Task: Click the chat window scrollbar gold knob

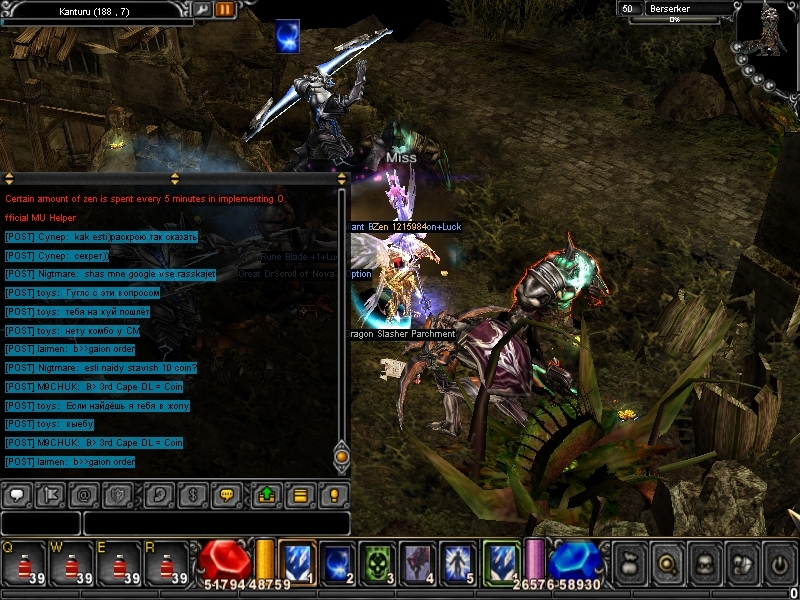Action: coord(342,457)
